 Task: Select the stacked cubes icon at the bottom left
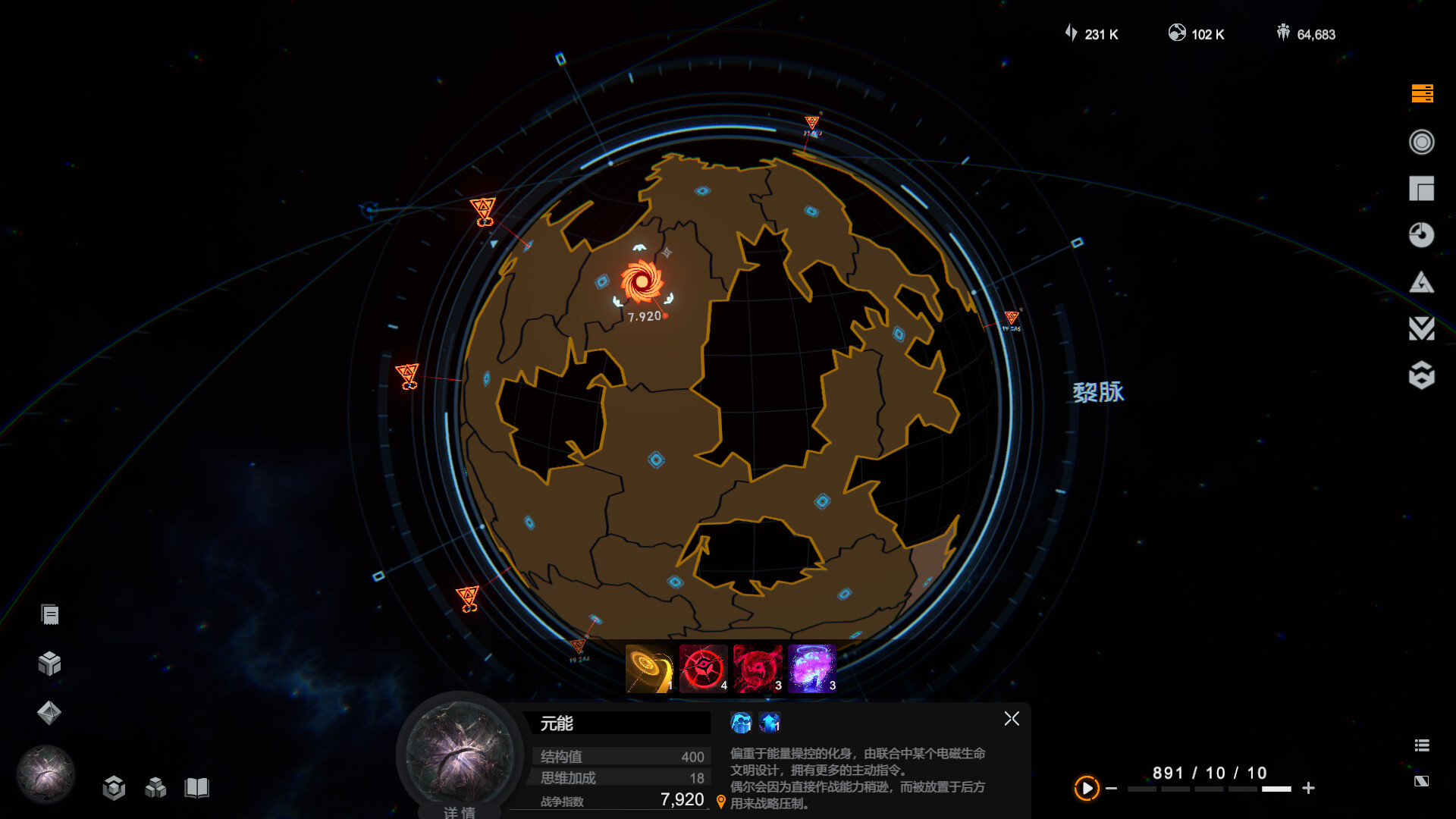tap(156, 789)
